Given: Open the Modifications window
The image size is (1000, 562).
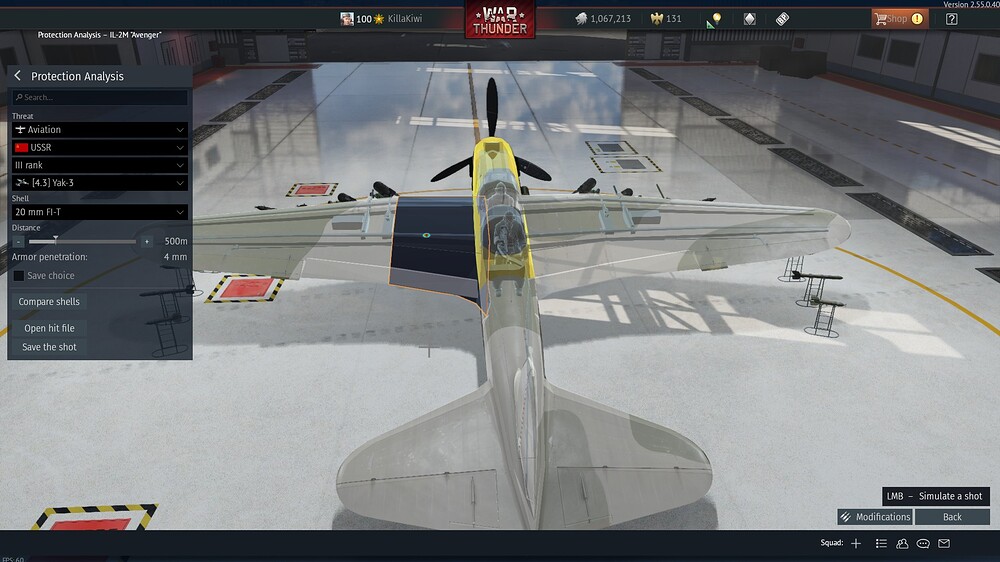Looking at the screenshot, I should click(875, 517).
